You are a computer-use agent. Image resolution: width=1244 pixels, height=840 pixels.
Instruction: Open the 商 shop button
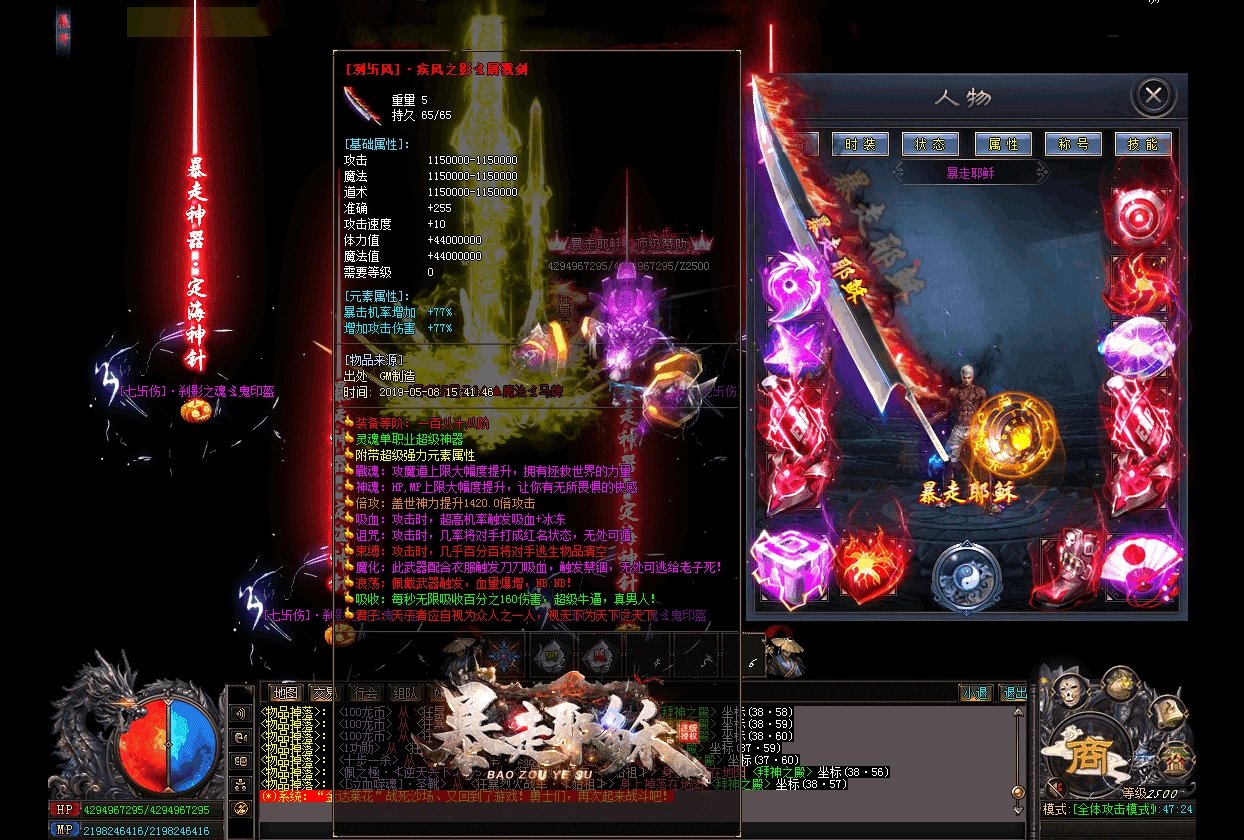click(x=1090, y=750)
